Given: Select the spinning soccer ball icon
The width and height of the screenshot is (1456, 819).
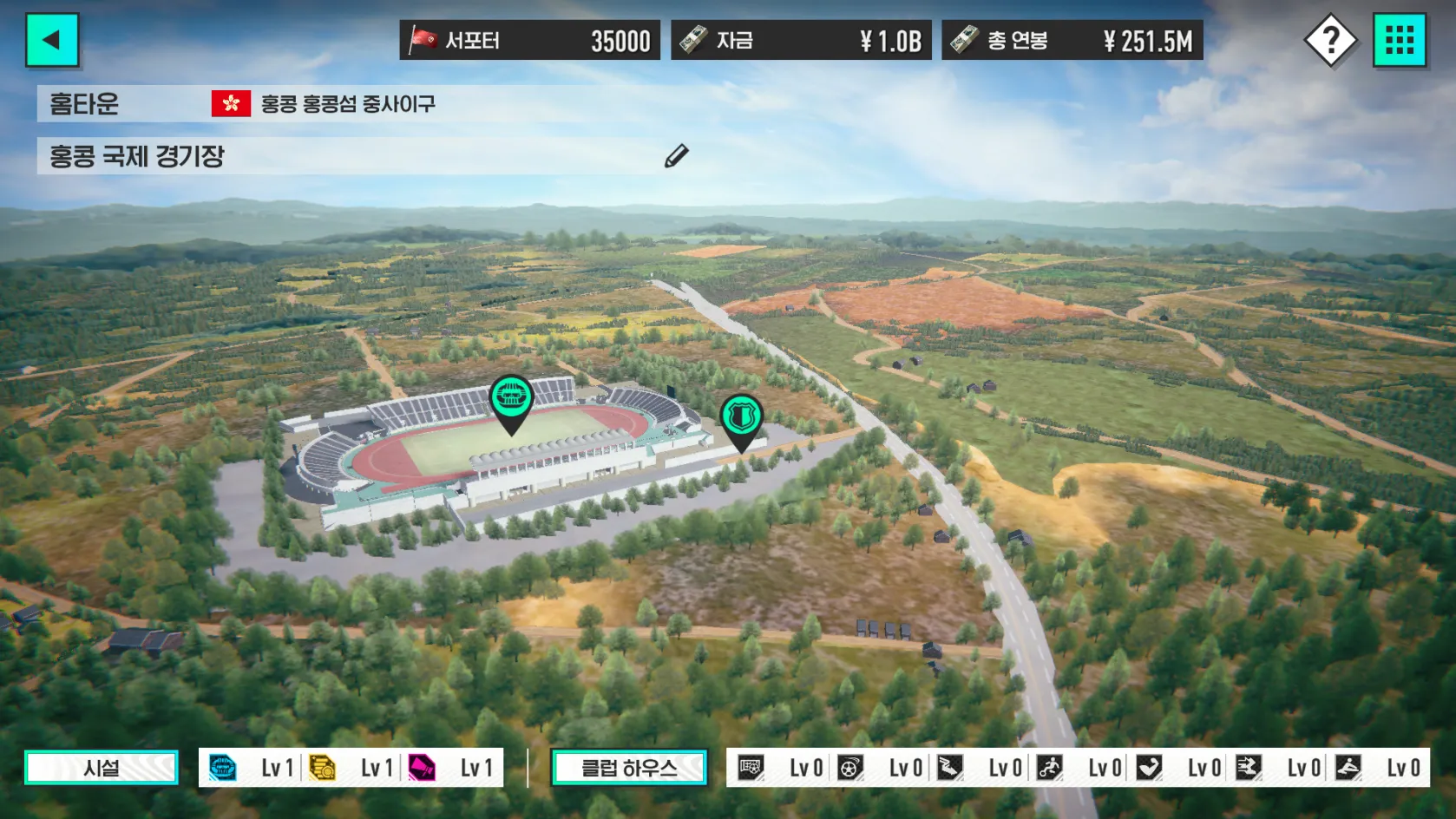Looking at the screenshot, I should click(850, 768).
